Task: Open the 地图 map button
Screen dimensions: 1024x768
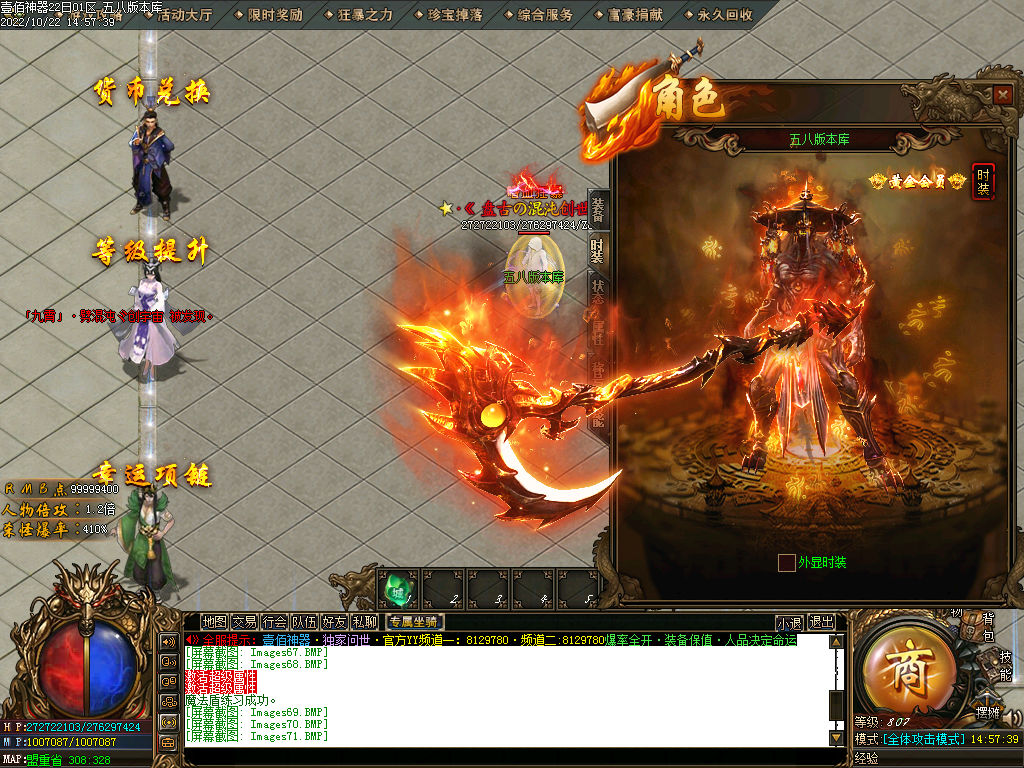Action: (214, 622)
